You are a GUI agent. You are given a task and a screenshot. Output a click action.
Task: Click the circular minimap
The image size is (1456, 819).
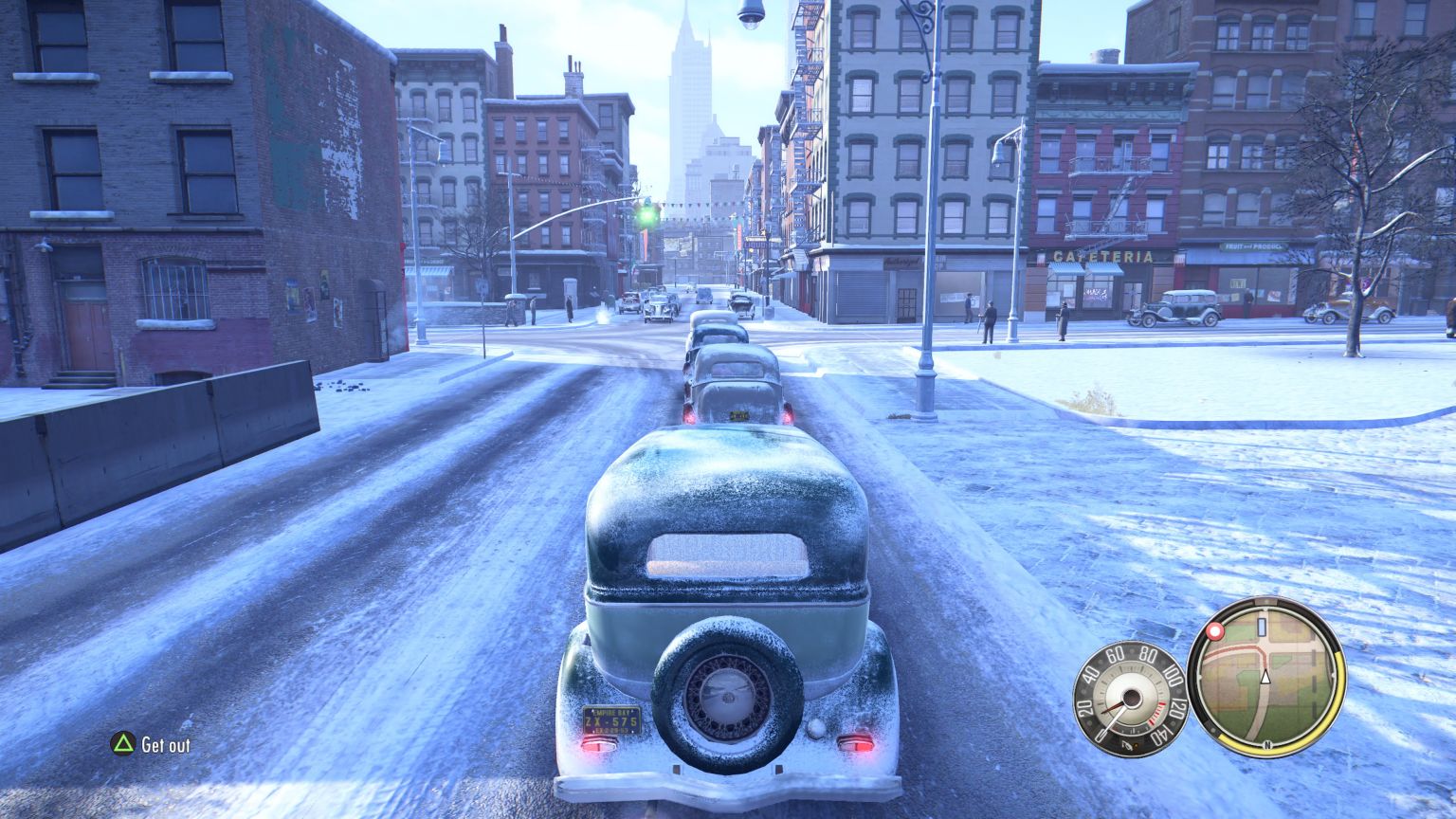pos(1265,676)
